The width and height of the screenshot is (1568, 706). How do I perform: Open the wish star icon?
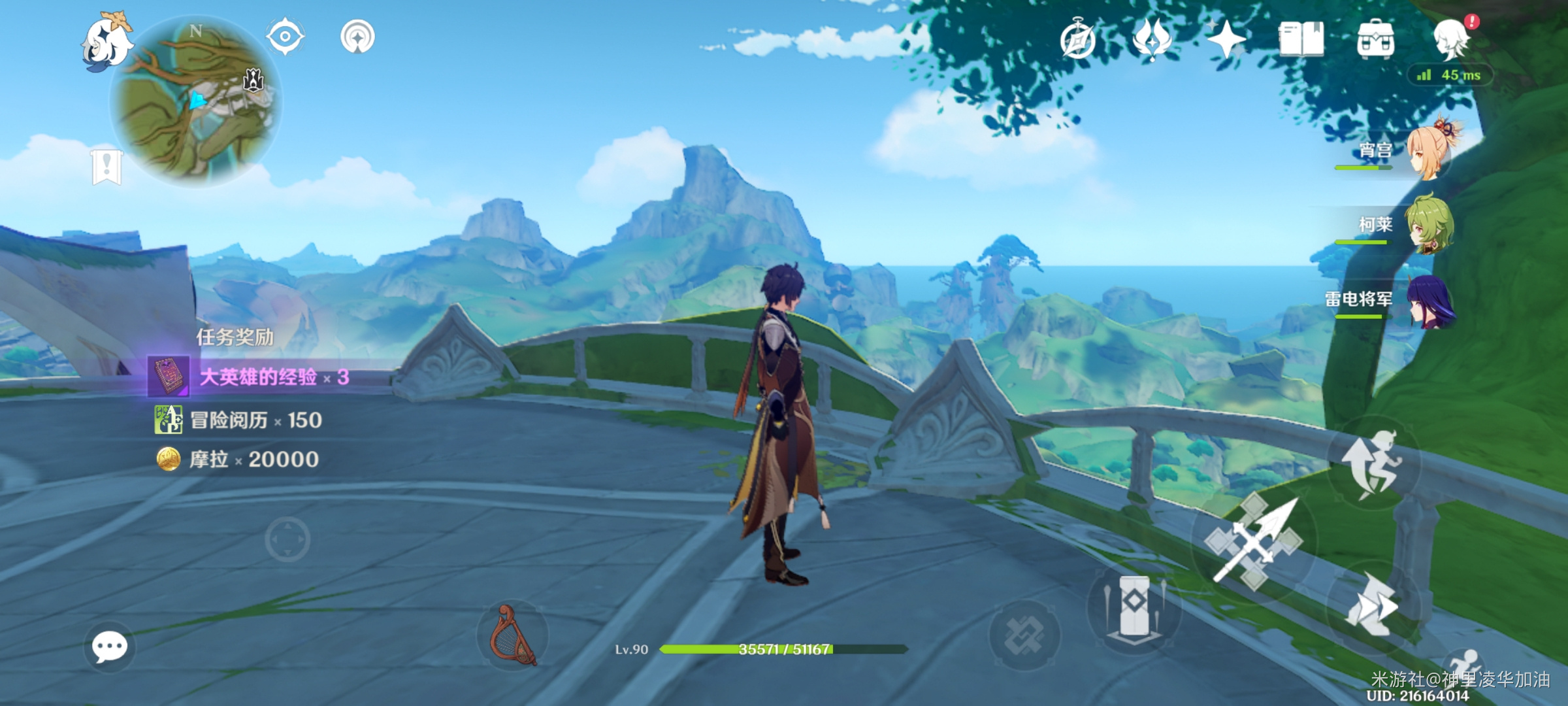[1226, 39]
